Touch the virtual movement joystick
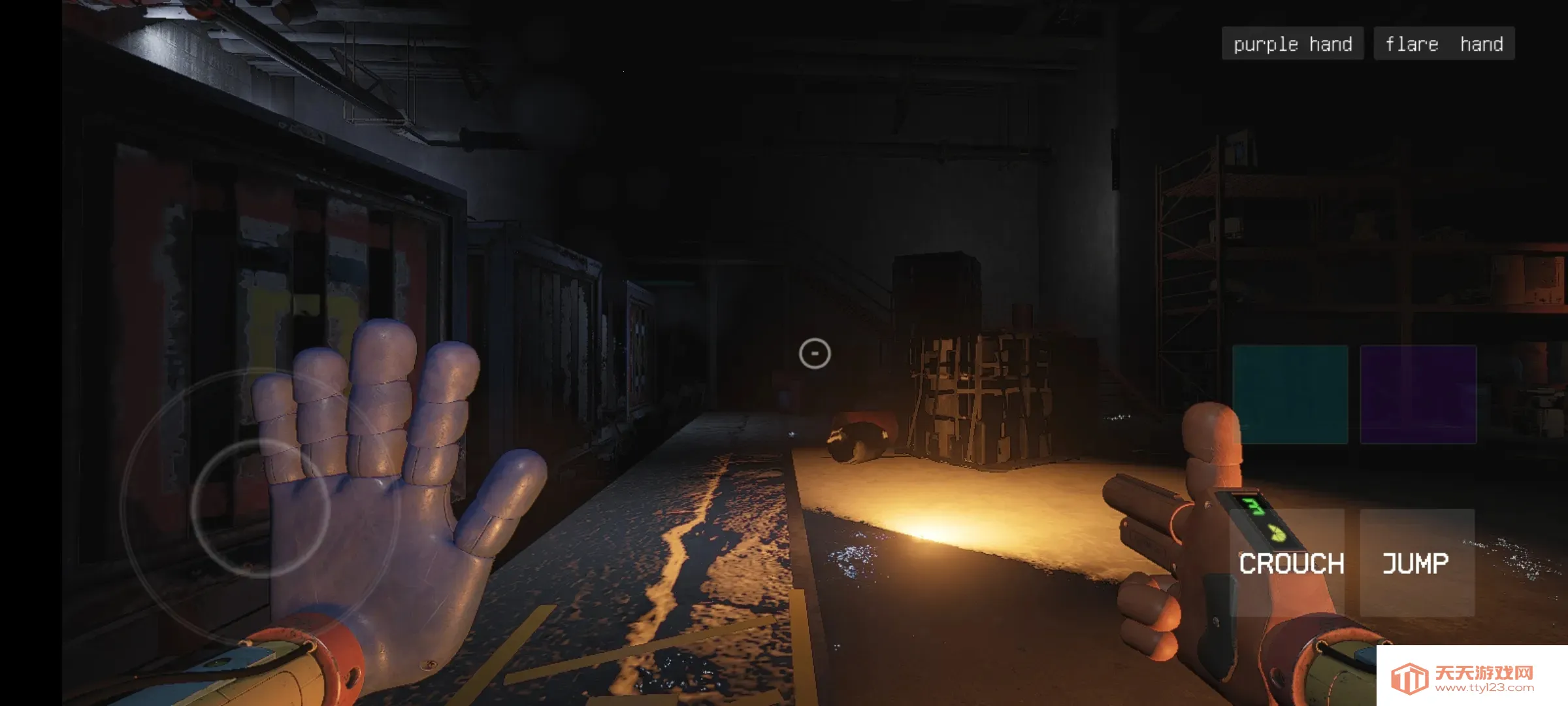Screen dimensions: 1568x706 (x=260, y=507)
